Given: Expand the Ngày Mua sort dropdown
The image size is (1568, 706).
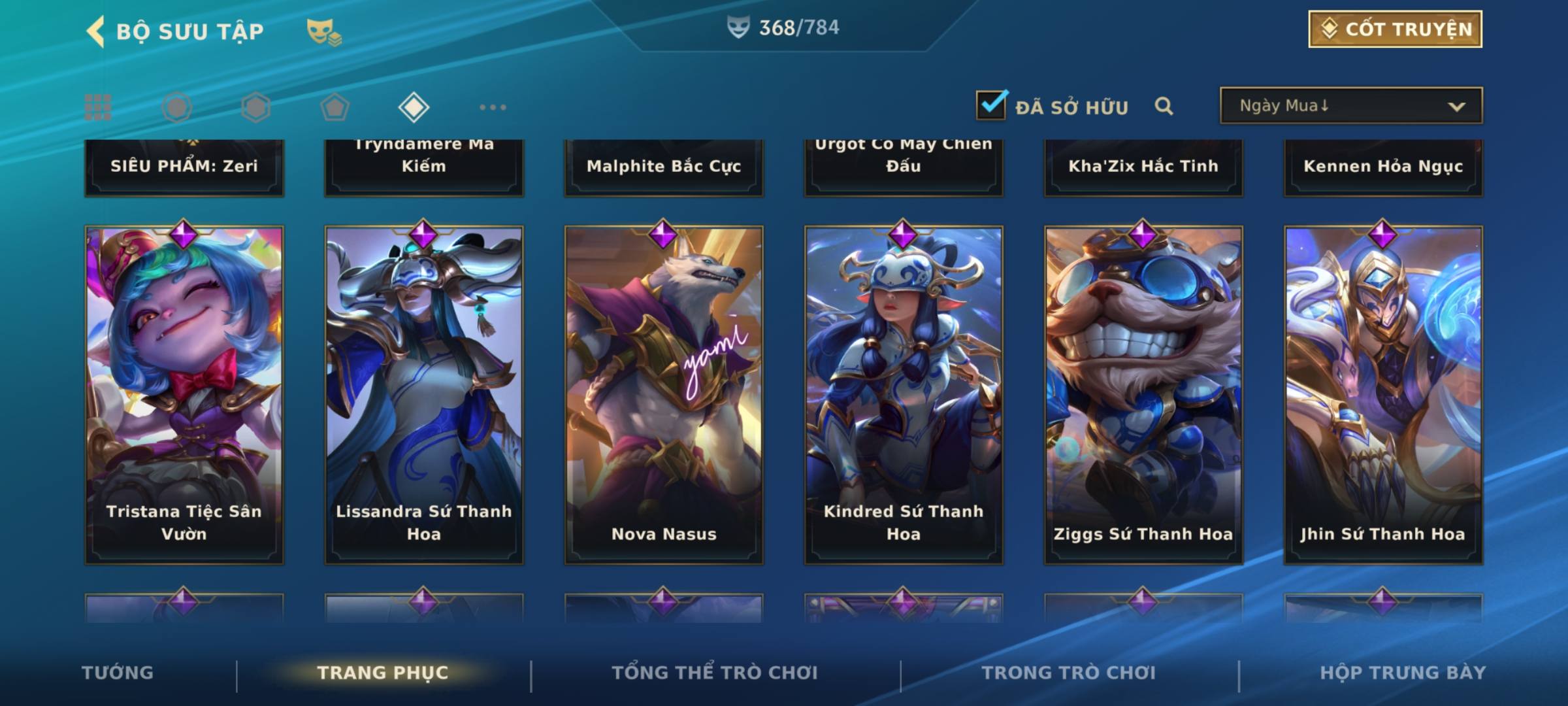Looking at the screenshot, I should point(1350,106).
